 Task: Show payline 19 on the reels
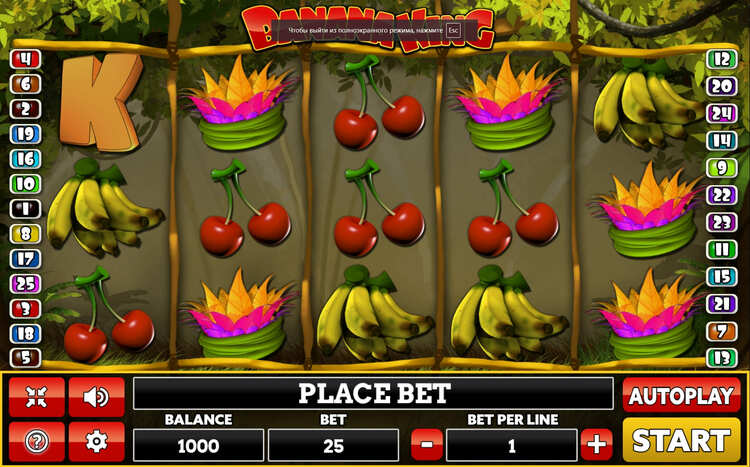[x=24, y=134]
